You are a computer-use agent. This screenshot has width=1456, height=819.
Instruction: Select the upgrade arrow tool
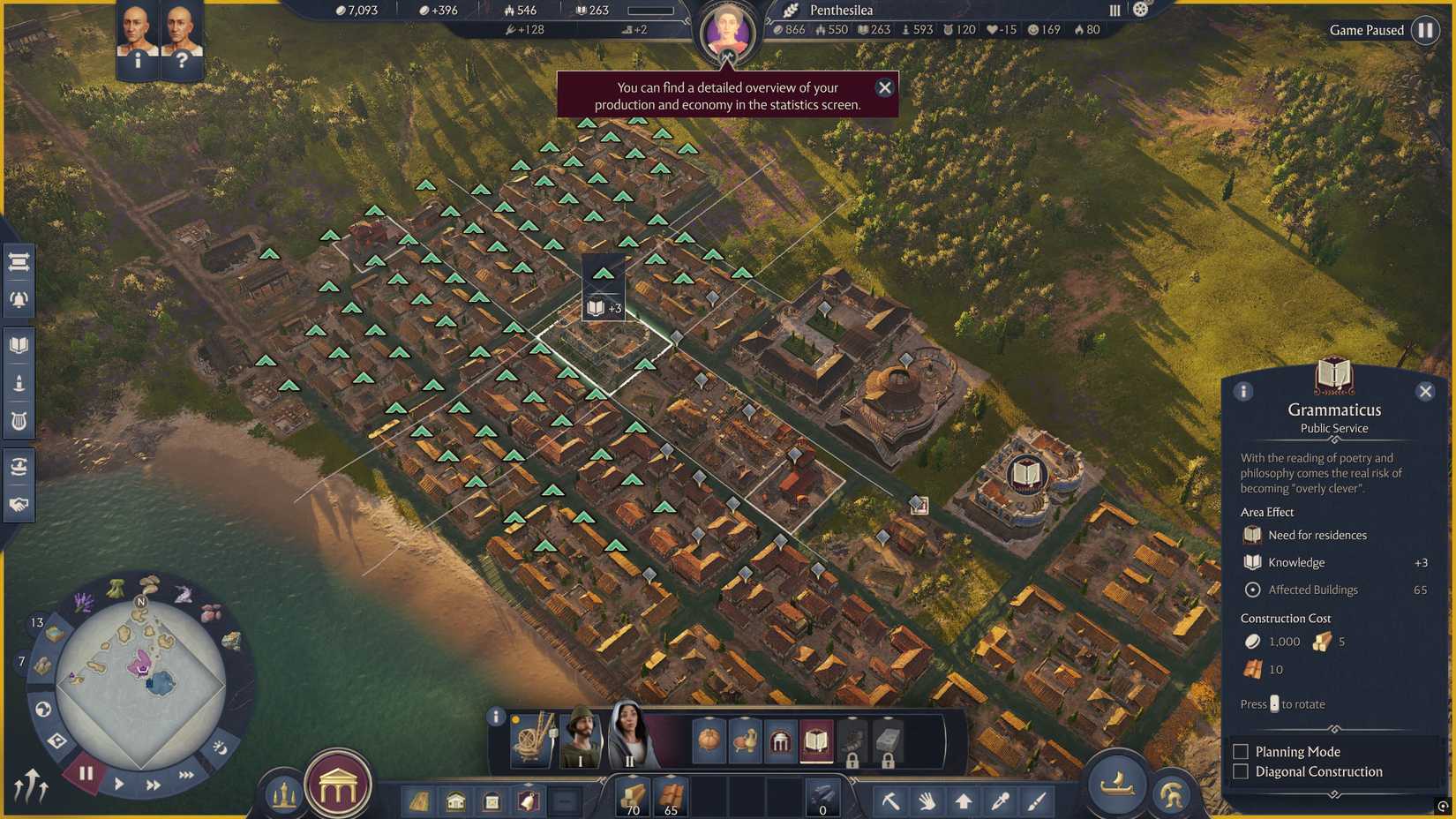pos(964,801)
